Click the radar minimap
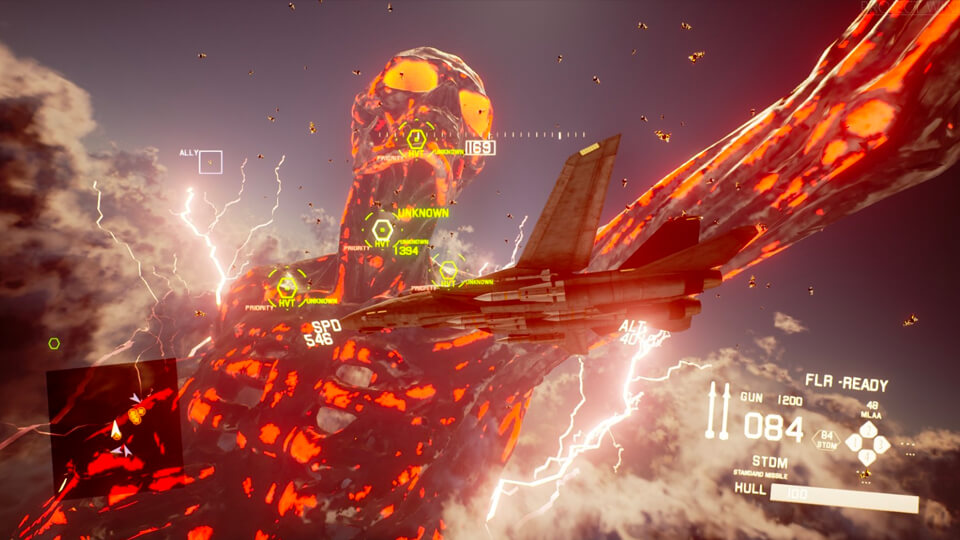Screen dimensions: 960x540 point(113,428)
